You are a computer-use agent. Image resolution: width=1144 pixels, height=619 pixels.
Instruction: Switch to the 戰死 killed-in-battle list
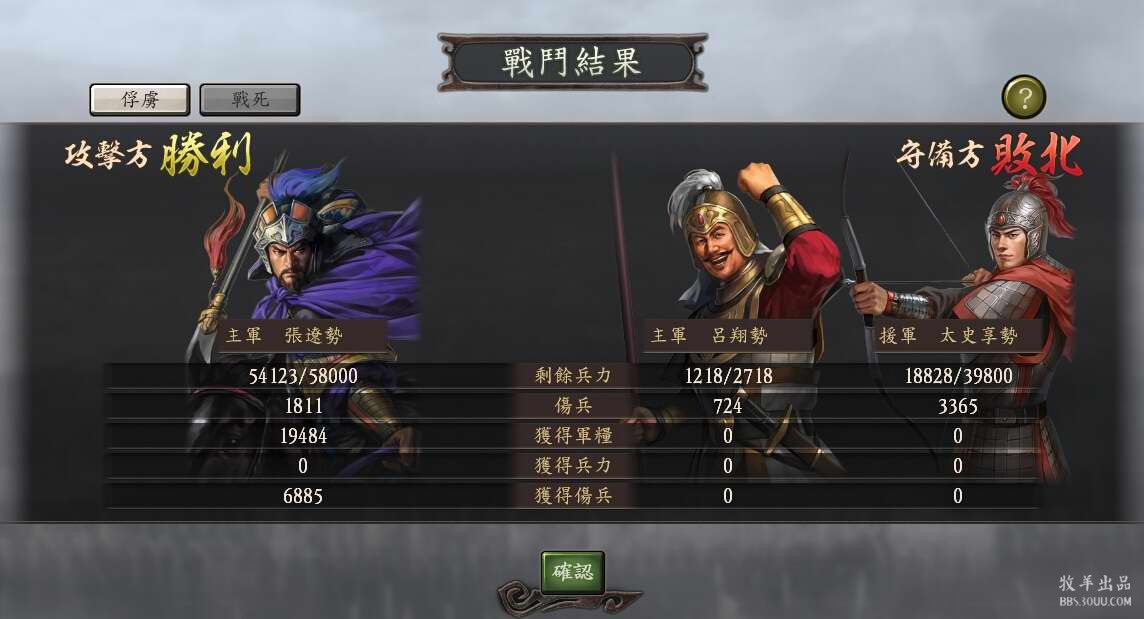[x=250, y=99]
